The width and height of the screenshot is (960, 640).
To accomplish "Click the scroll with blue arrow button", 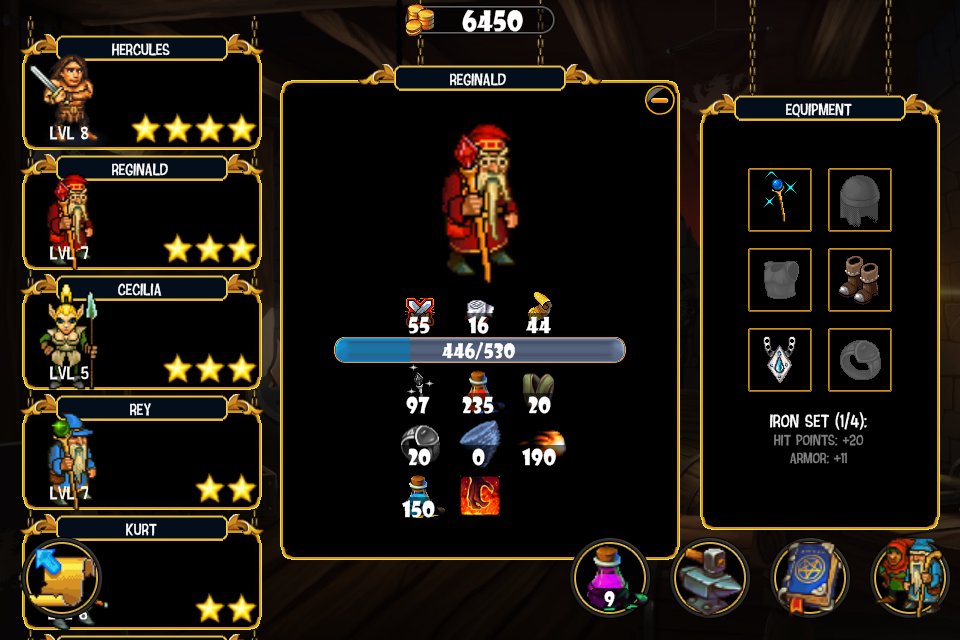I will click(60, 578).
